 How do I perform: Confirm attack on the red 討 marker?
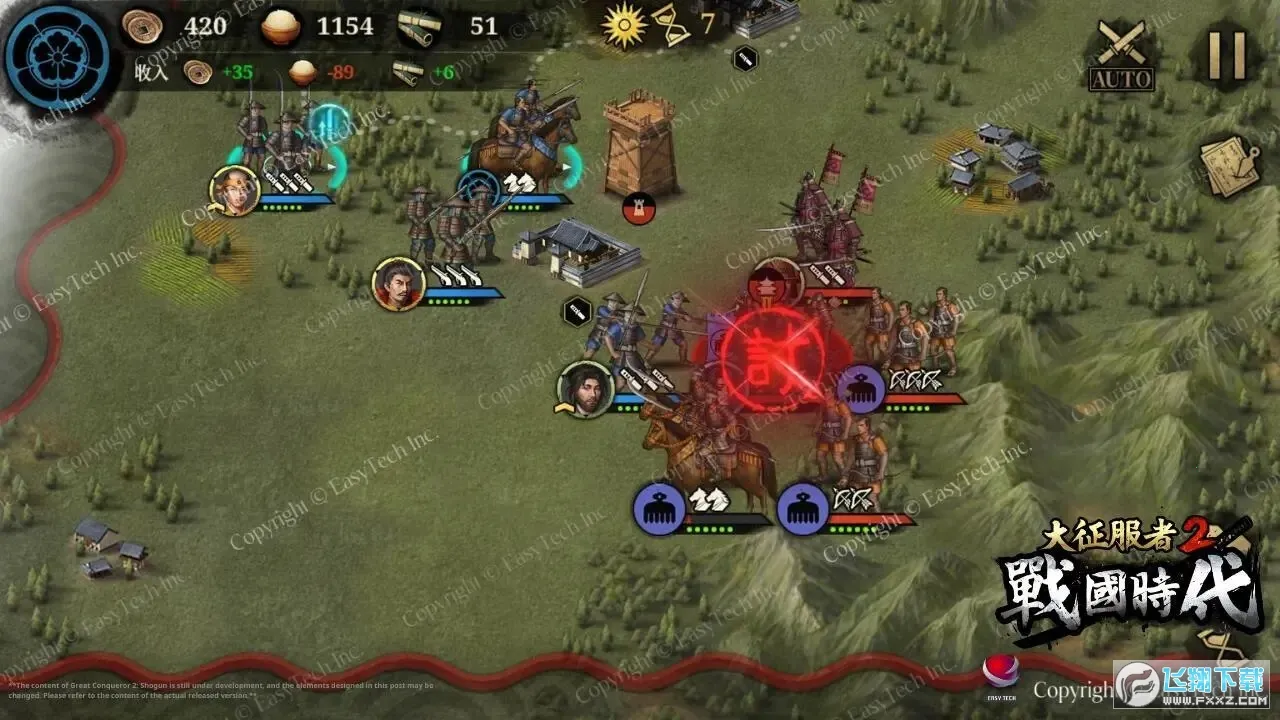point(773,354)
